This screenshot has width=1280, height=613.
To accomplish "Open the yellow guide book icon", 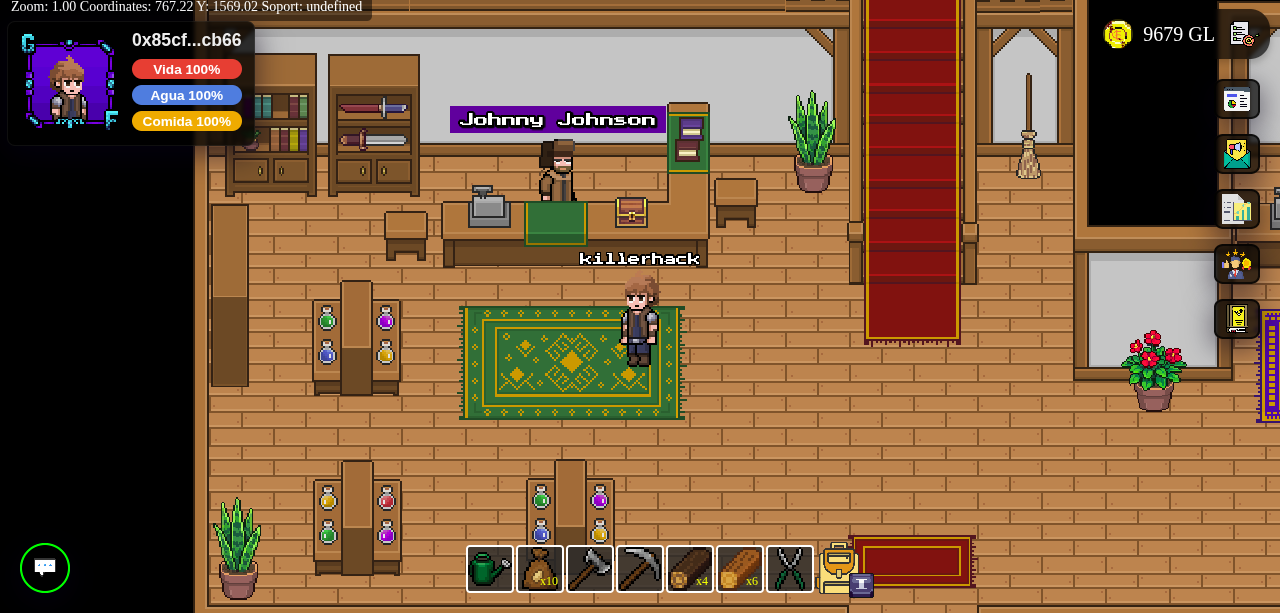I will click(1237, 319).
